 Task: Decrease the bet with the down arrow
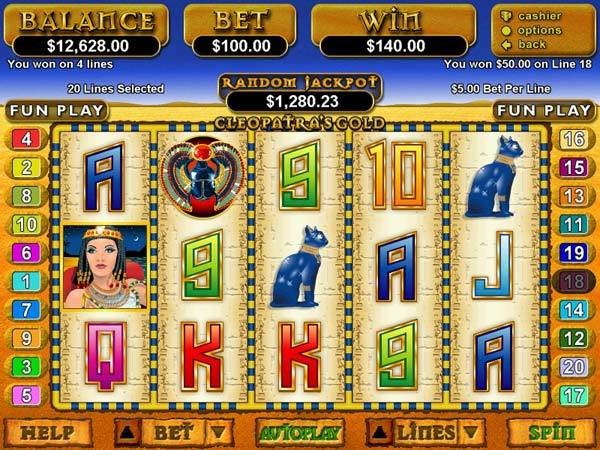[x=219, y=433]
